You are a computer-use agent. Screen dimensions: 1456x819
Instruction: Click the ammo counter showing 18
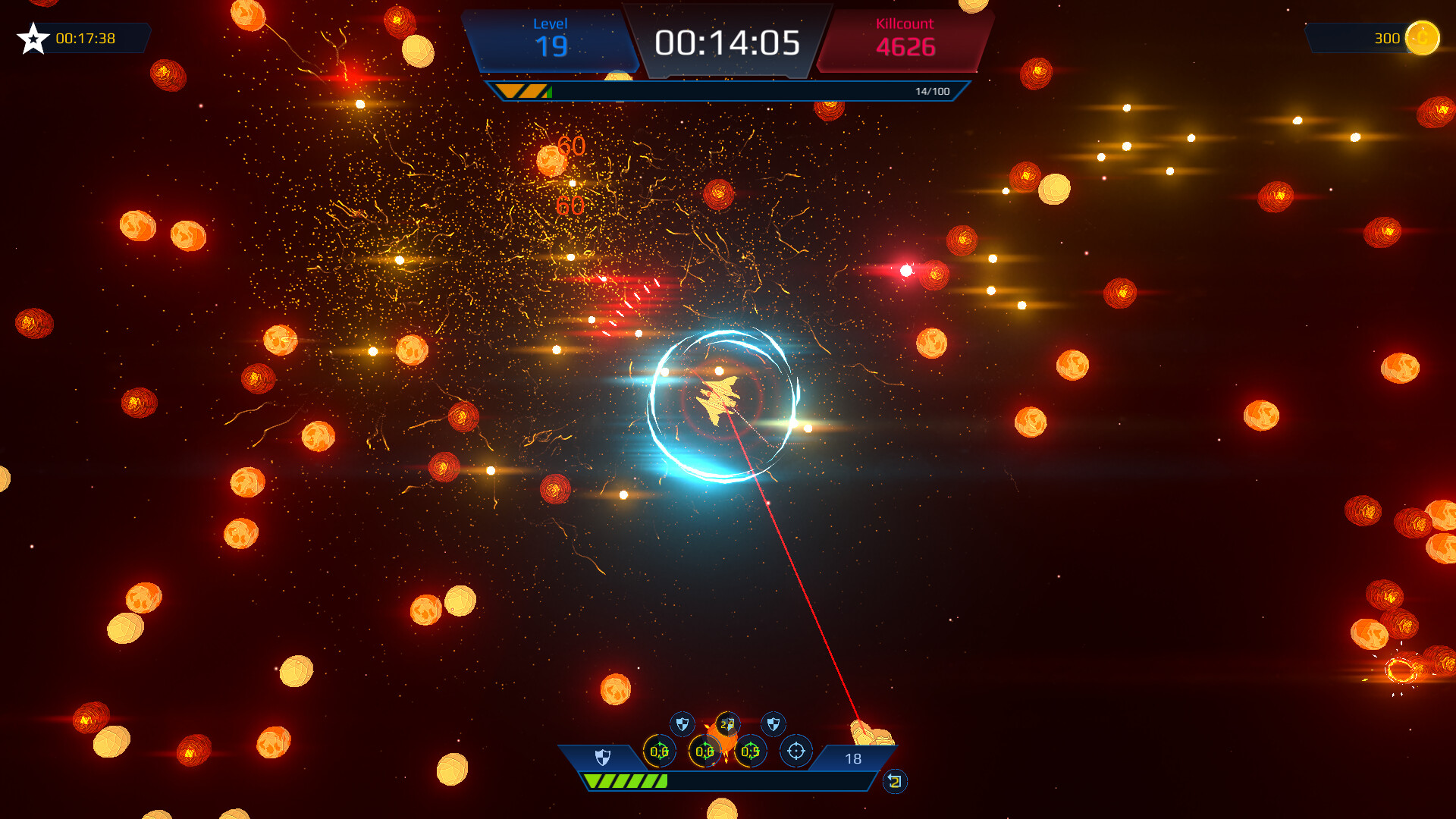(852, 757)
